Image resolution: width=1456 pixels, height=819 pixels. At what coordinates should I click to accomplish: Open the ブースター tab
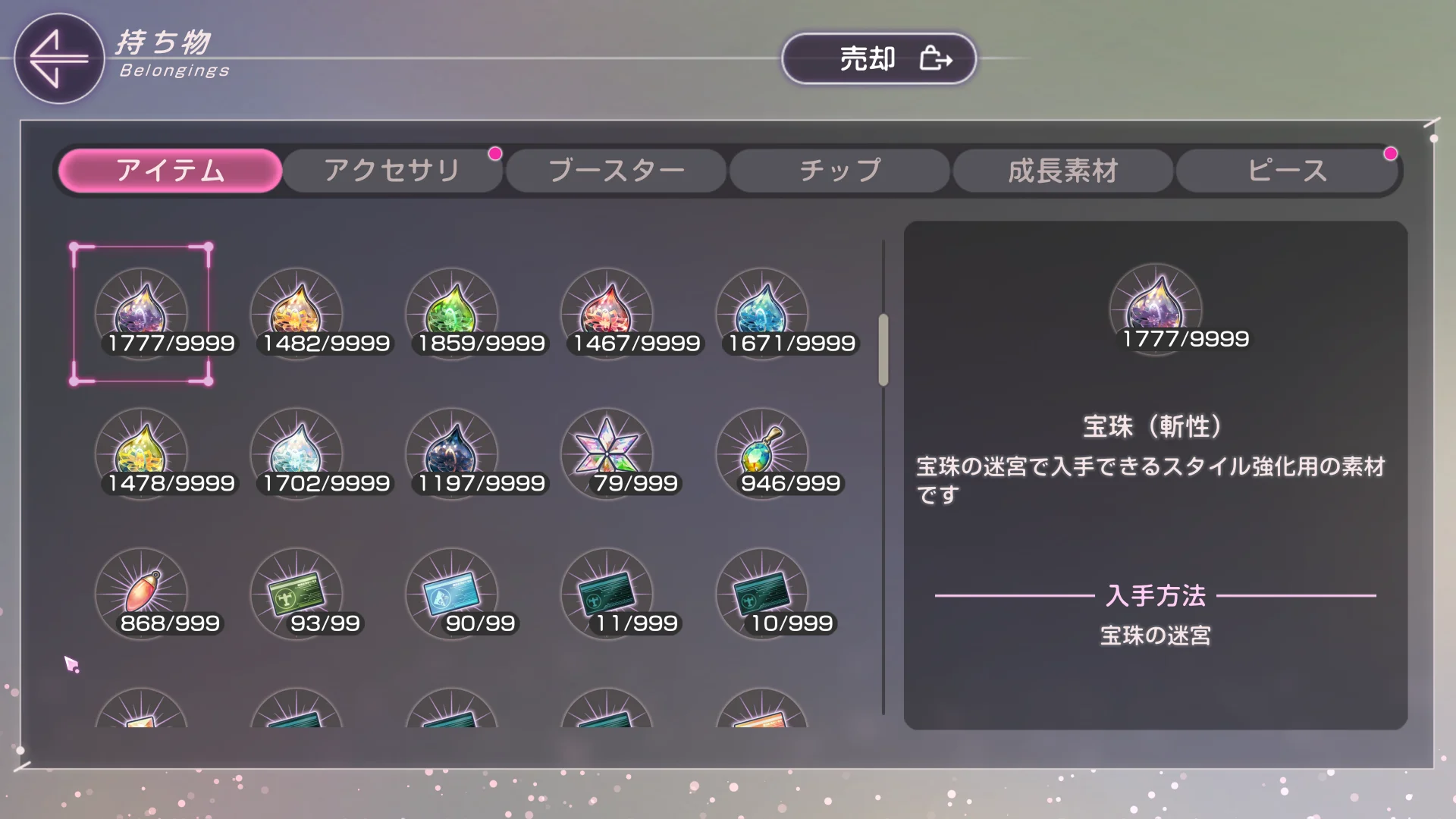pyautogui.click(x=616, y=171)
